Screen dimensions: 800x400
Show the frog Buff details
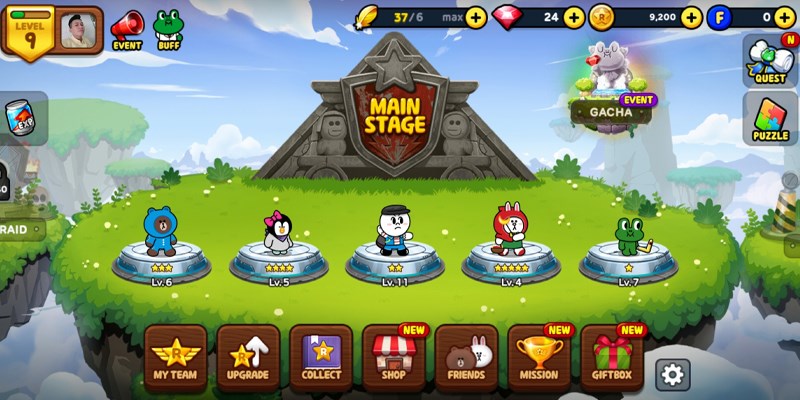167,29
